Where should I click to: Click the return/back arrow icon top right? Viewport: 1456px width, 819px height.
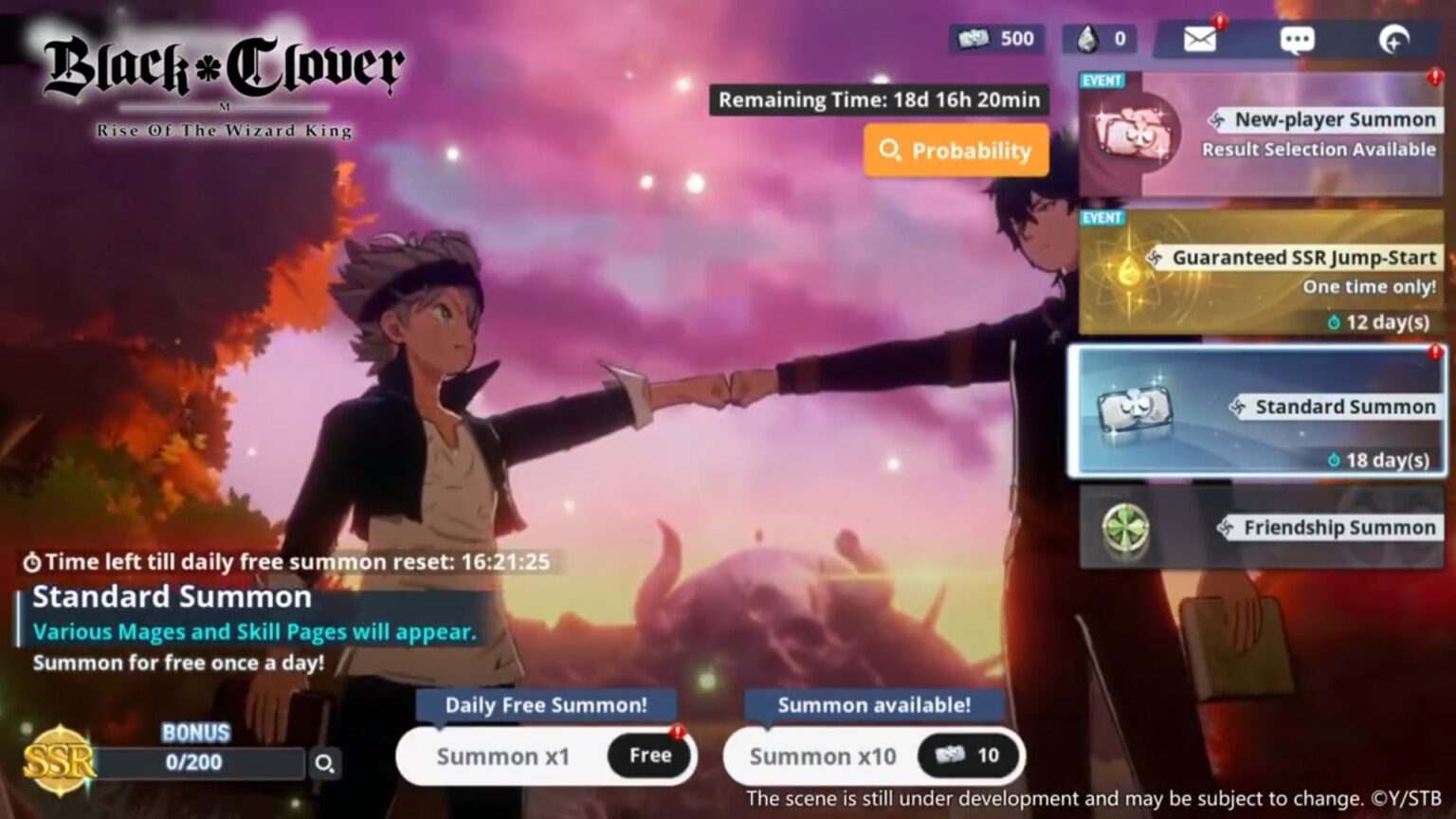(x=1392, y=40)
